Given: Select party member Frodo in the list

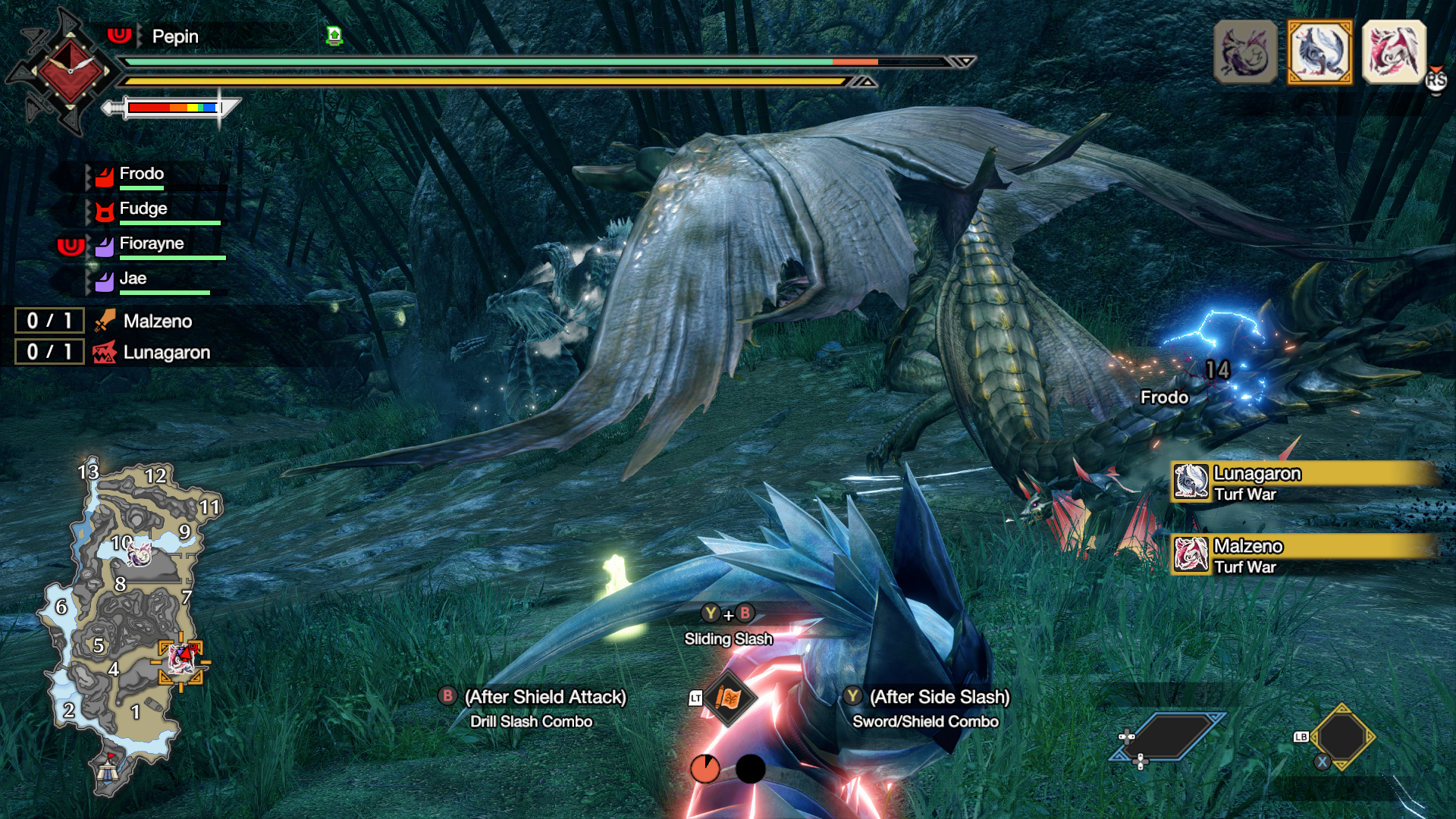Looking at the screenshot, I should click(x=141, y=174).
